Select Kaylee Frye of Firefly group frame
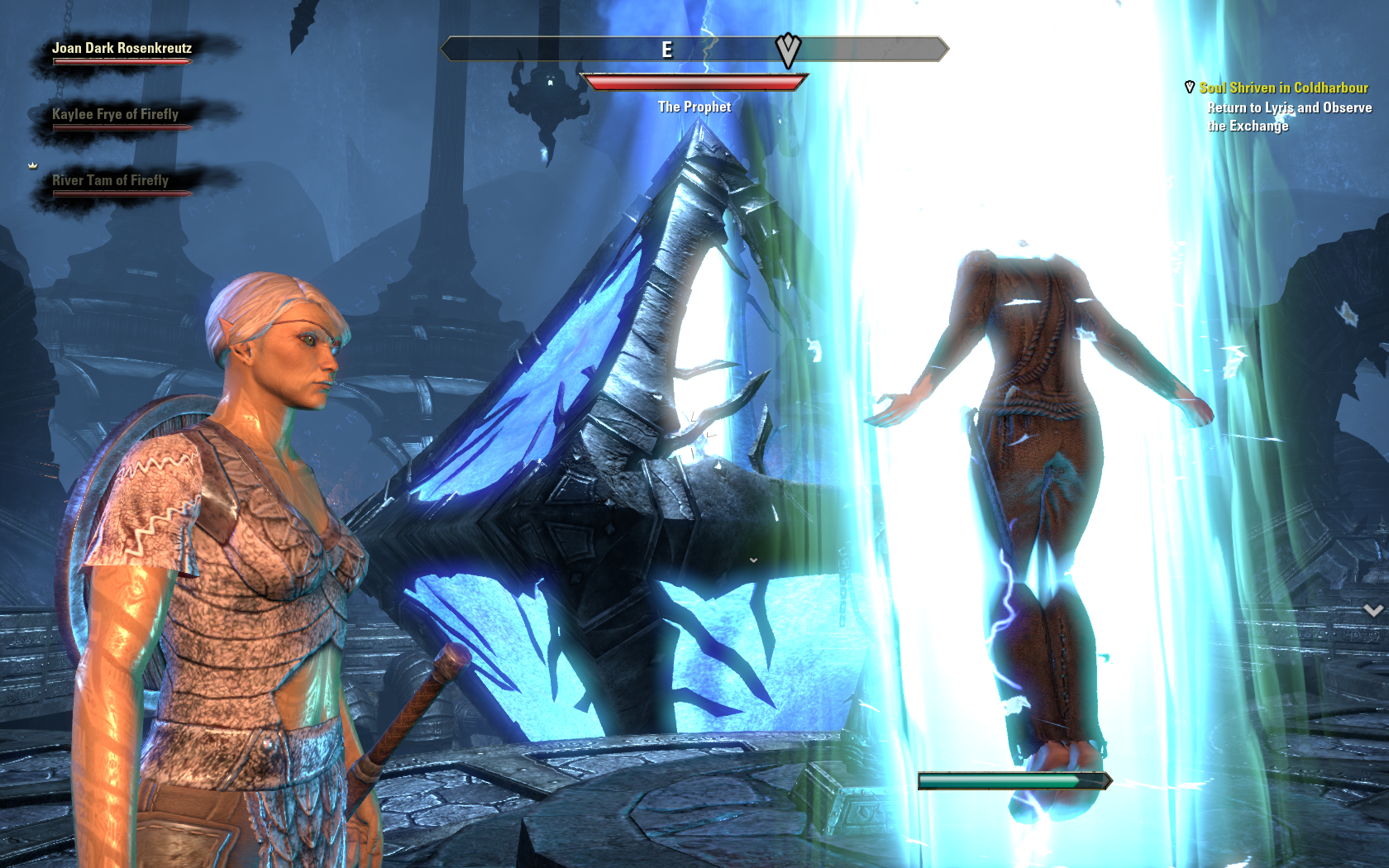 [x=115, y=115]
